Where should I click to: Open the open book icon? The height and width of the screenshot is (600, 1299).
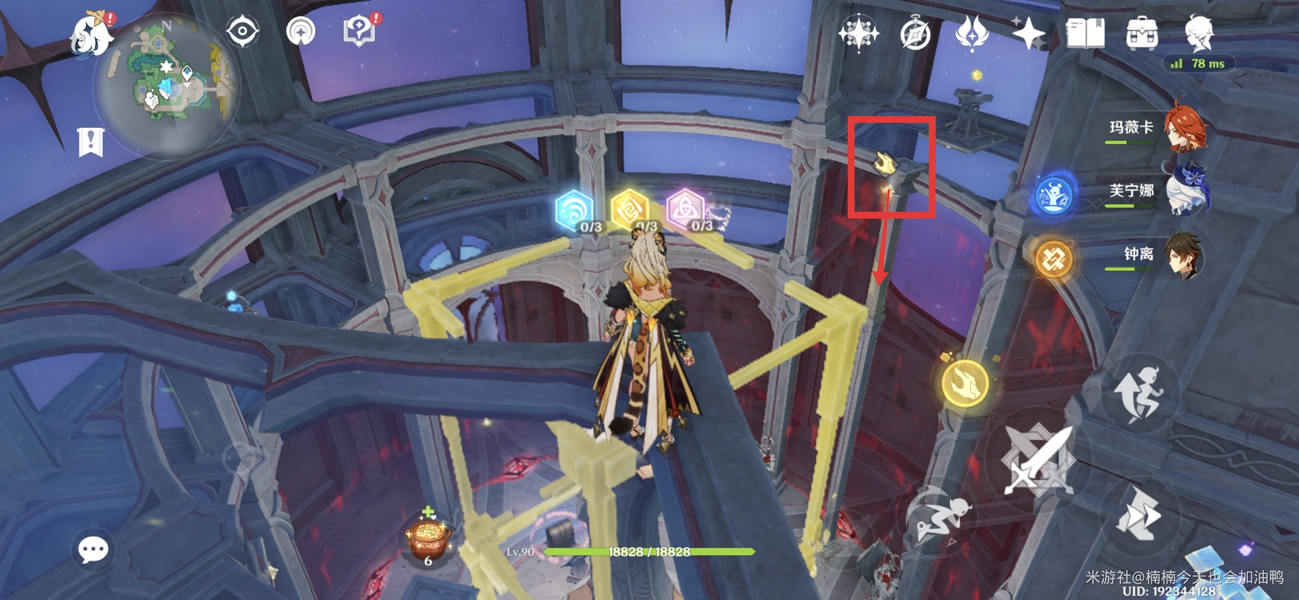tap(1084, 34)
